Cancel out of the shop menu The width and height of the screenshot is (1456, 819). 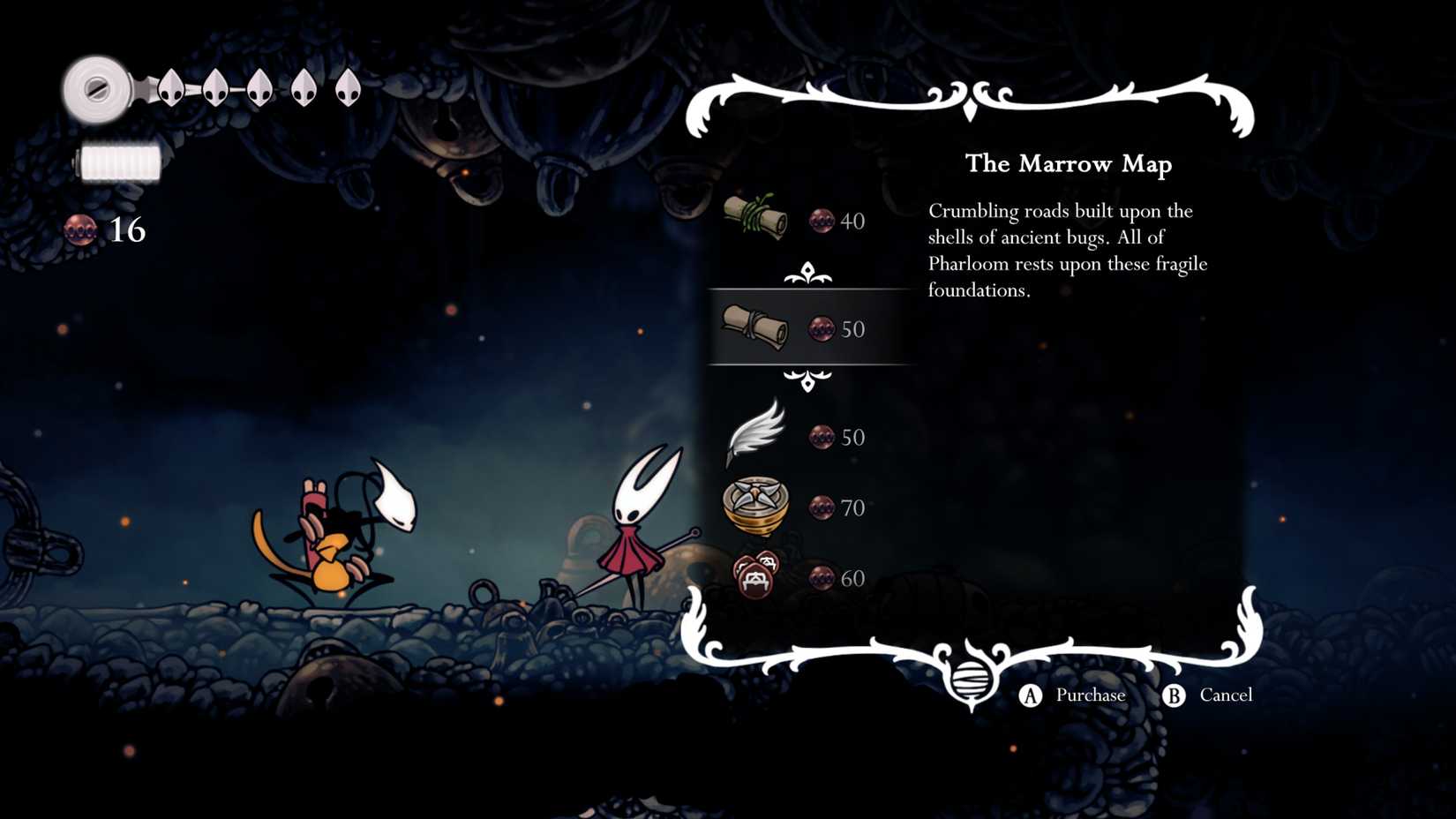click(x=1227, y=695)
